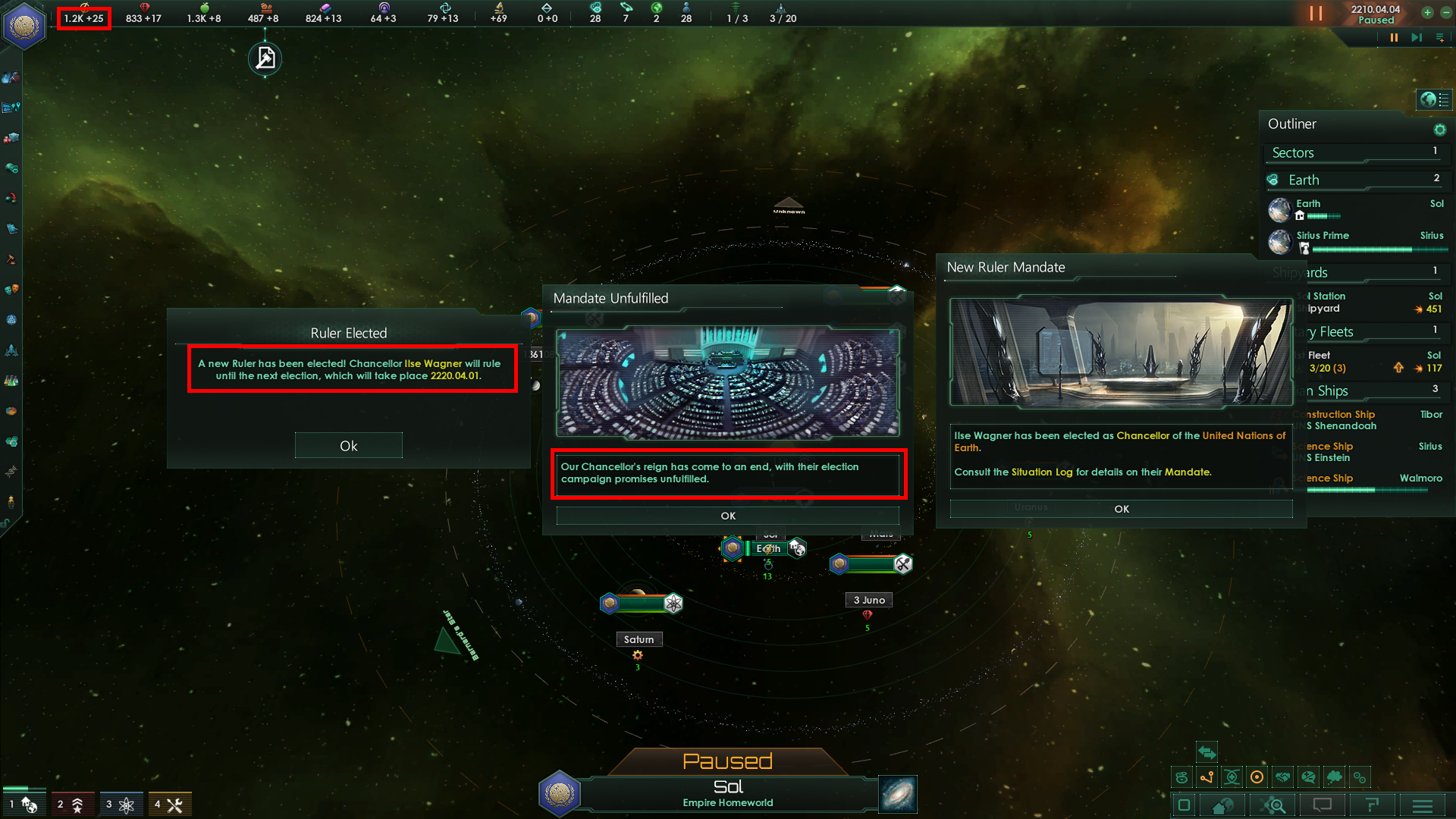Dismiss the Mandate Unfulfilled popup with OK
This screenshot has width=1456, height=819.
click(x=727, y=516)
